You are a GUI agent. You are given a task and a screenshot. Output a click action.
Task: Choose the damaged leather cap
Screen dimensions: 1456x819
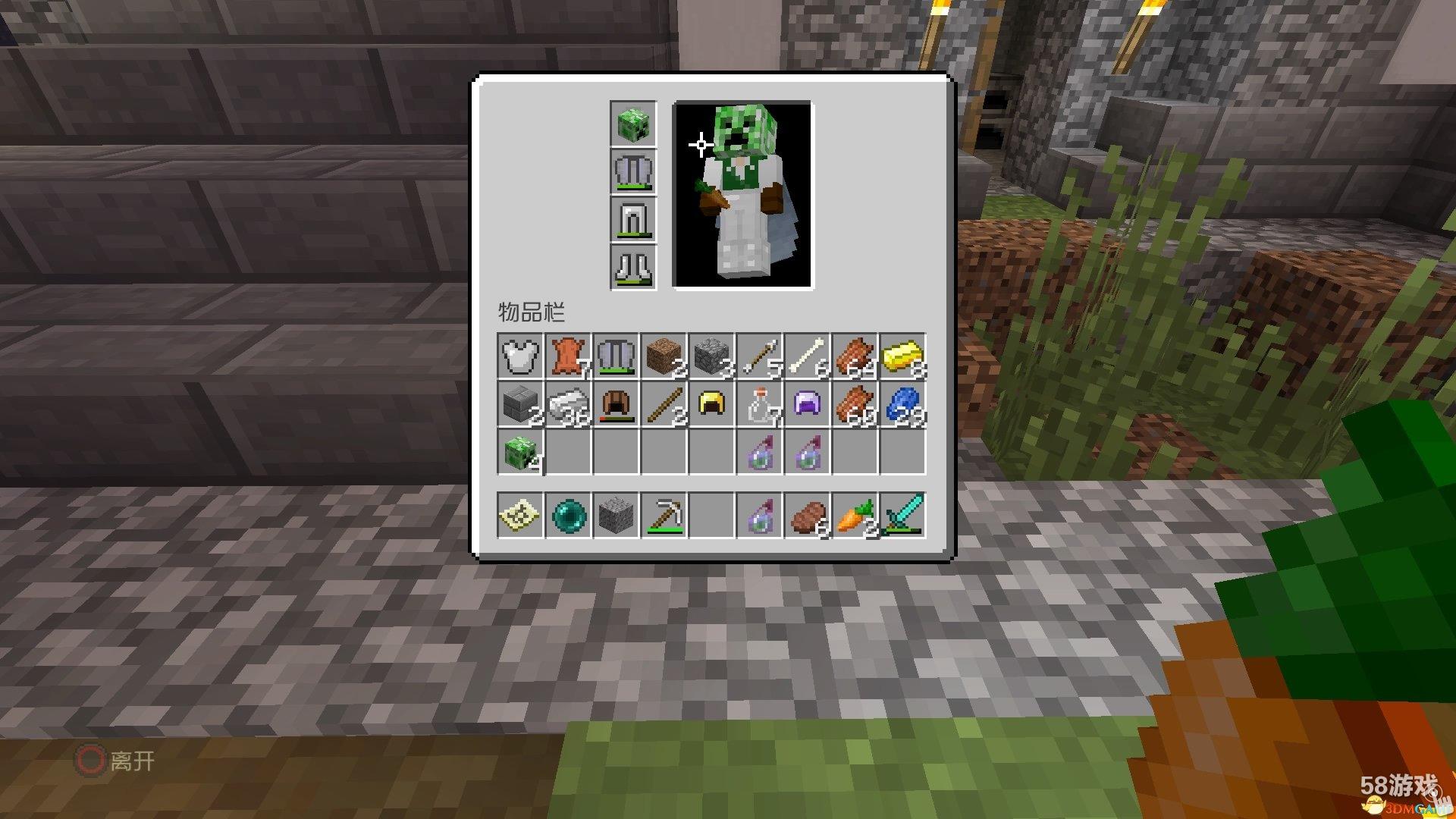(x=617, y=403)
